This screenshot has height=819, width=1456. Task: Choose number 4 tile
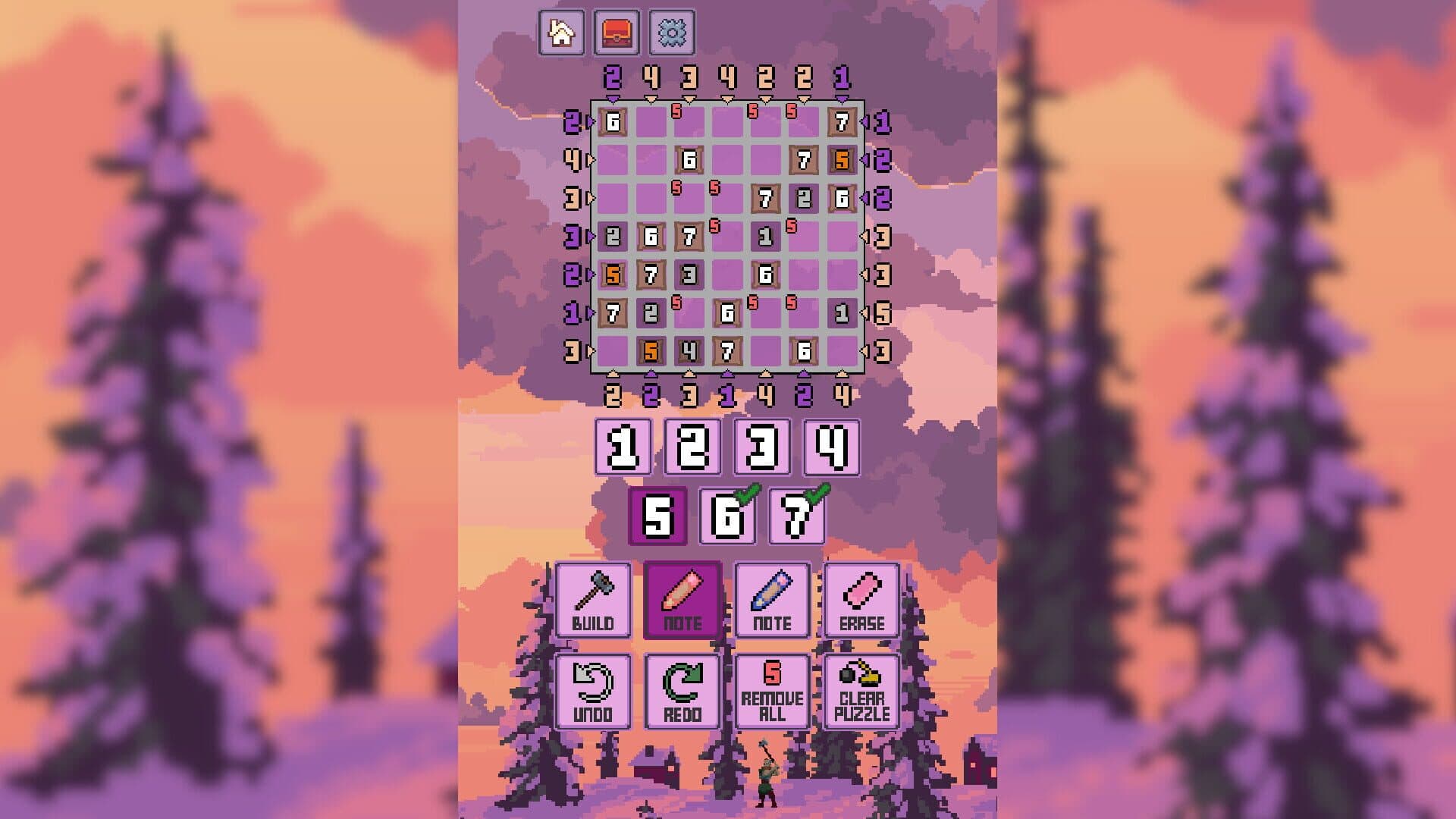tap(832, 447)
